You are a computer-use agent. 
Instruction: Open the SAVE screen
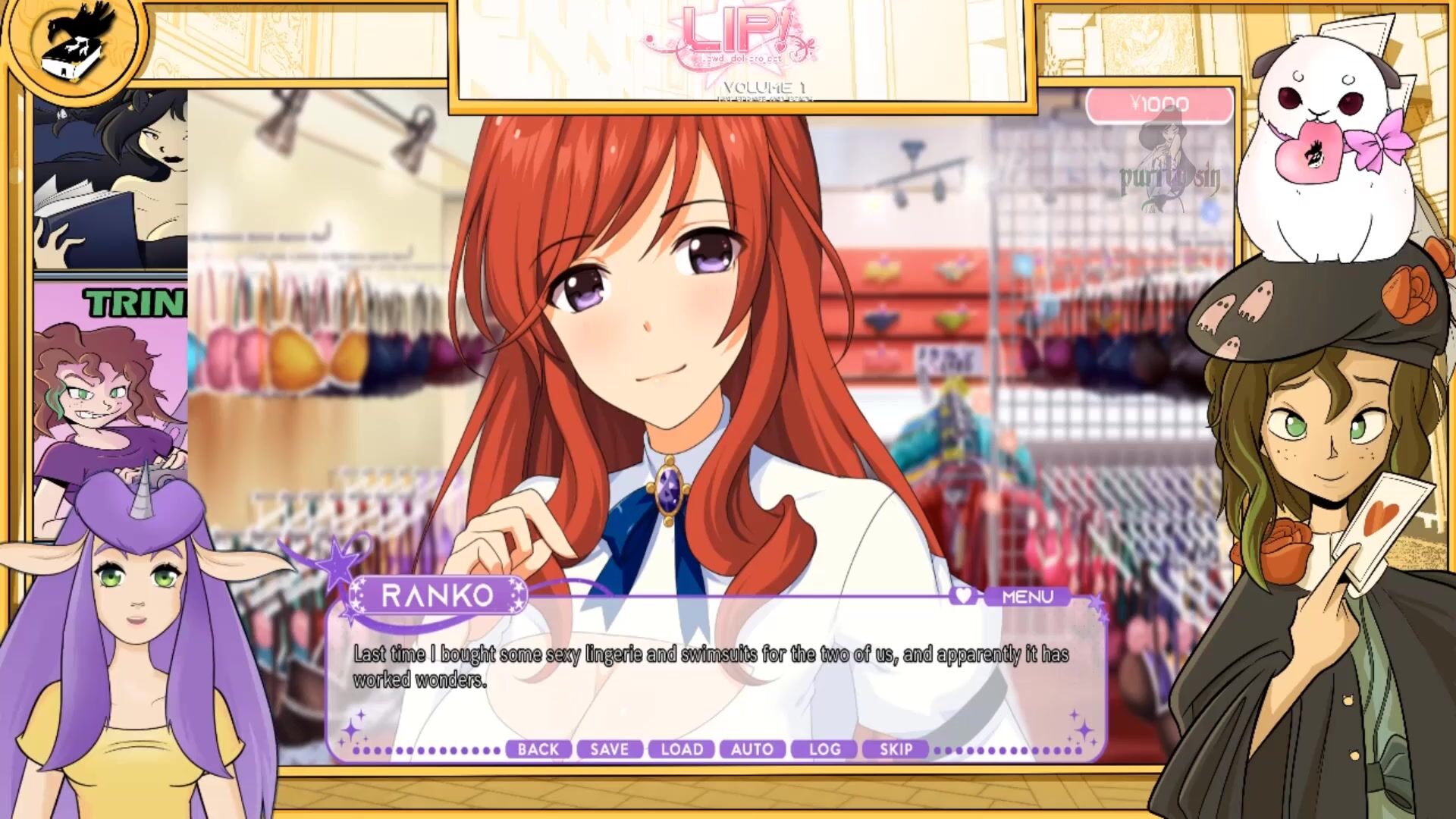pos(610,749)
